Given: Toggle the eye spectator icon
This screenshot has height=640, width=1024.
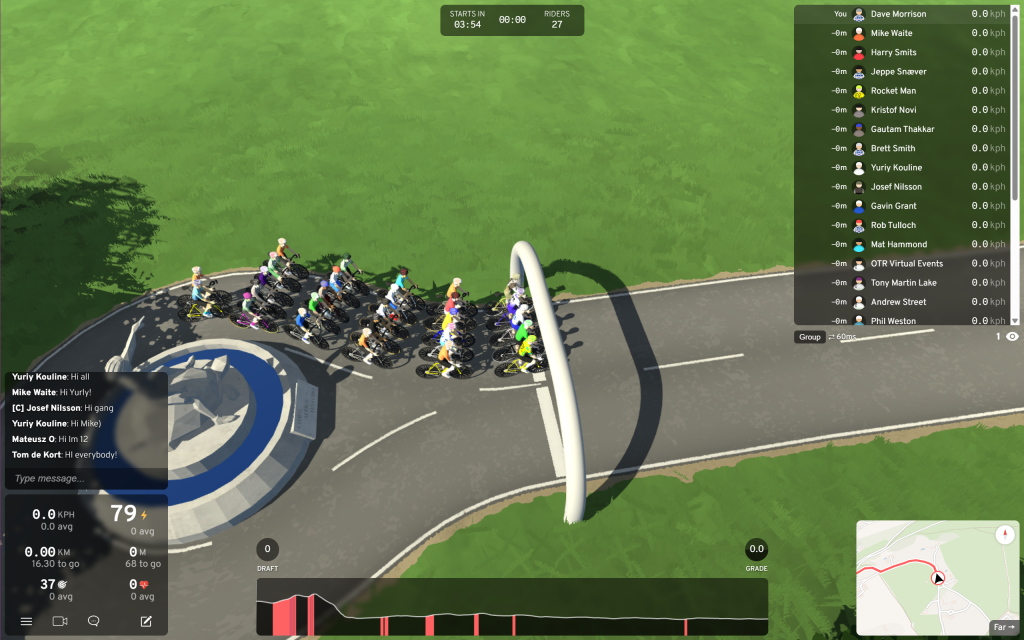Looking at the screenshot, I should (x=1012, y=337).
